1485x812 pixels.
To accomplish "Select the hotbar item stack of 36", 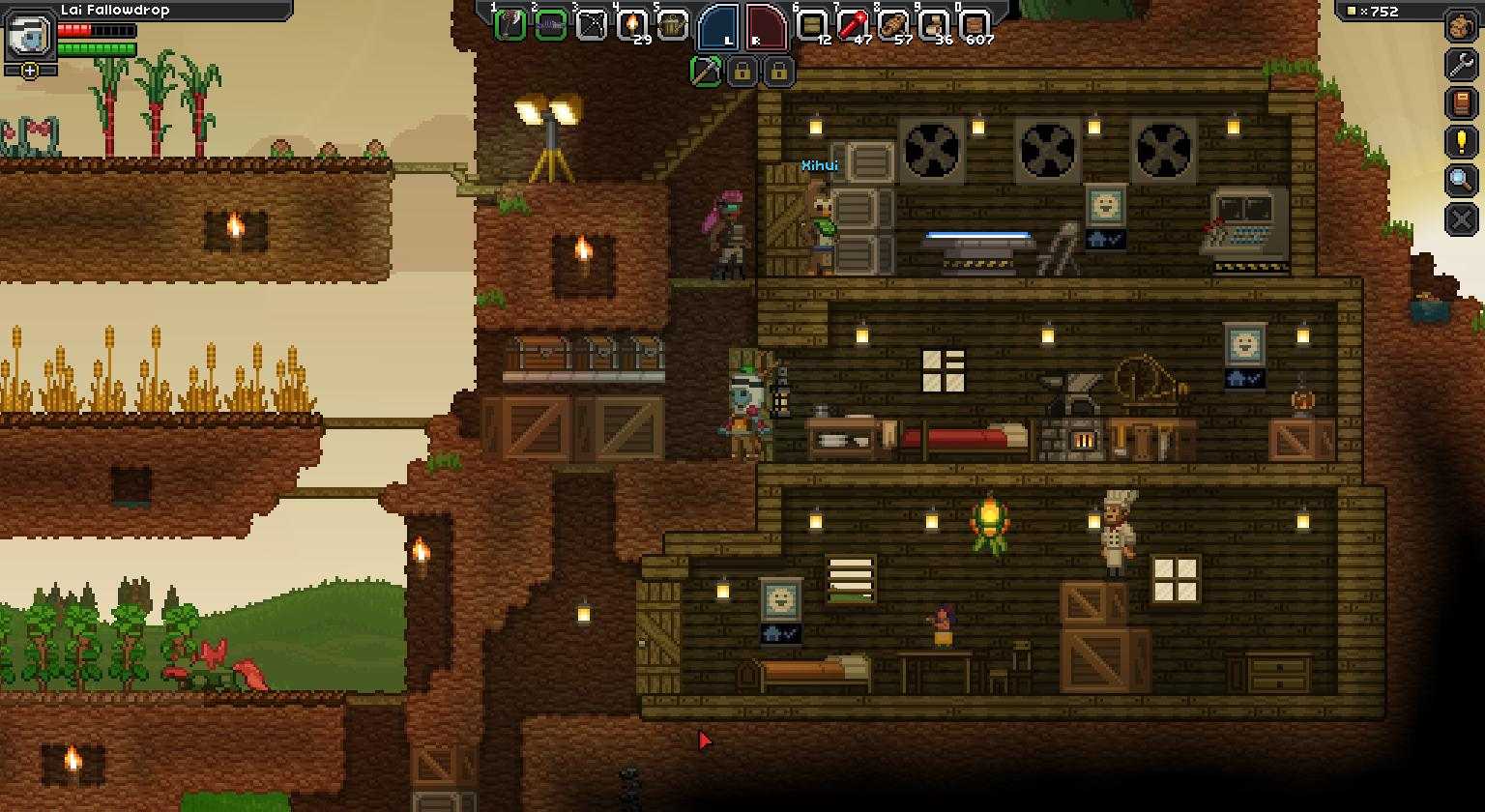I will coord(934,24).
